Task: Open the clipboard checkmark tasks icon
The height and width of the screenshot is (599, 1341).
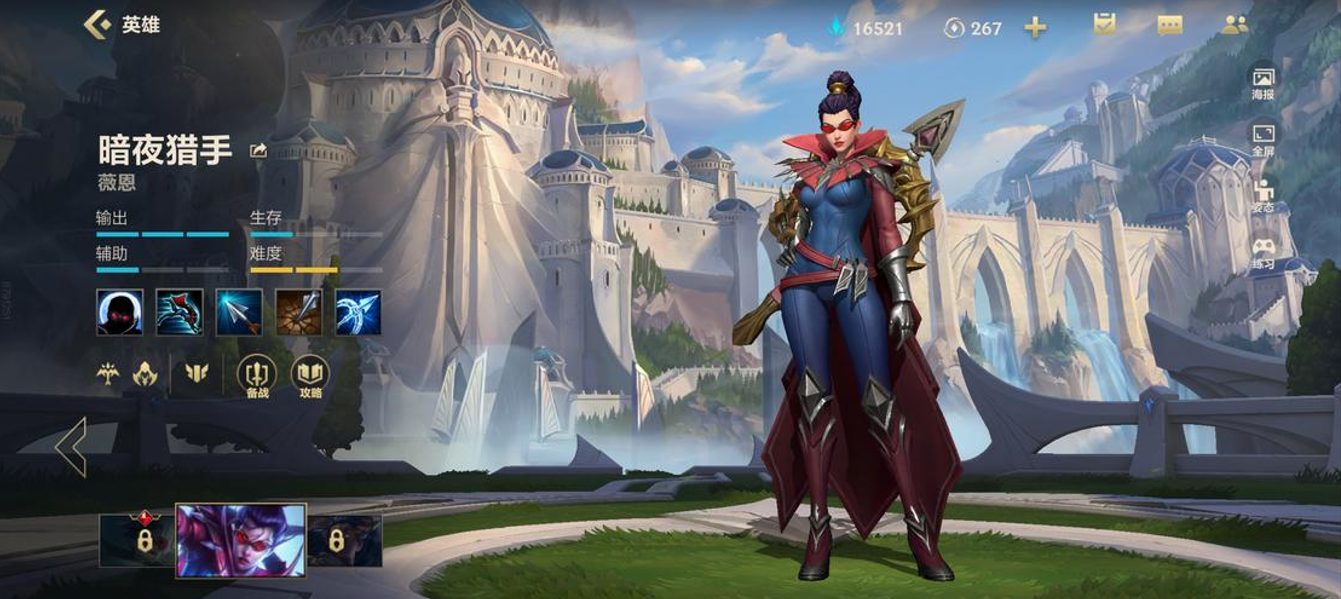Action: point(1104,25)
